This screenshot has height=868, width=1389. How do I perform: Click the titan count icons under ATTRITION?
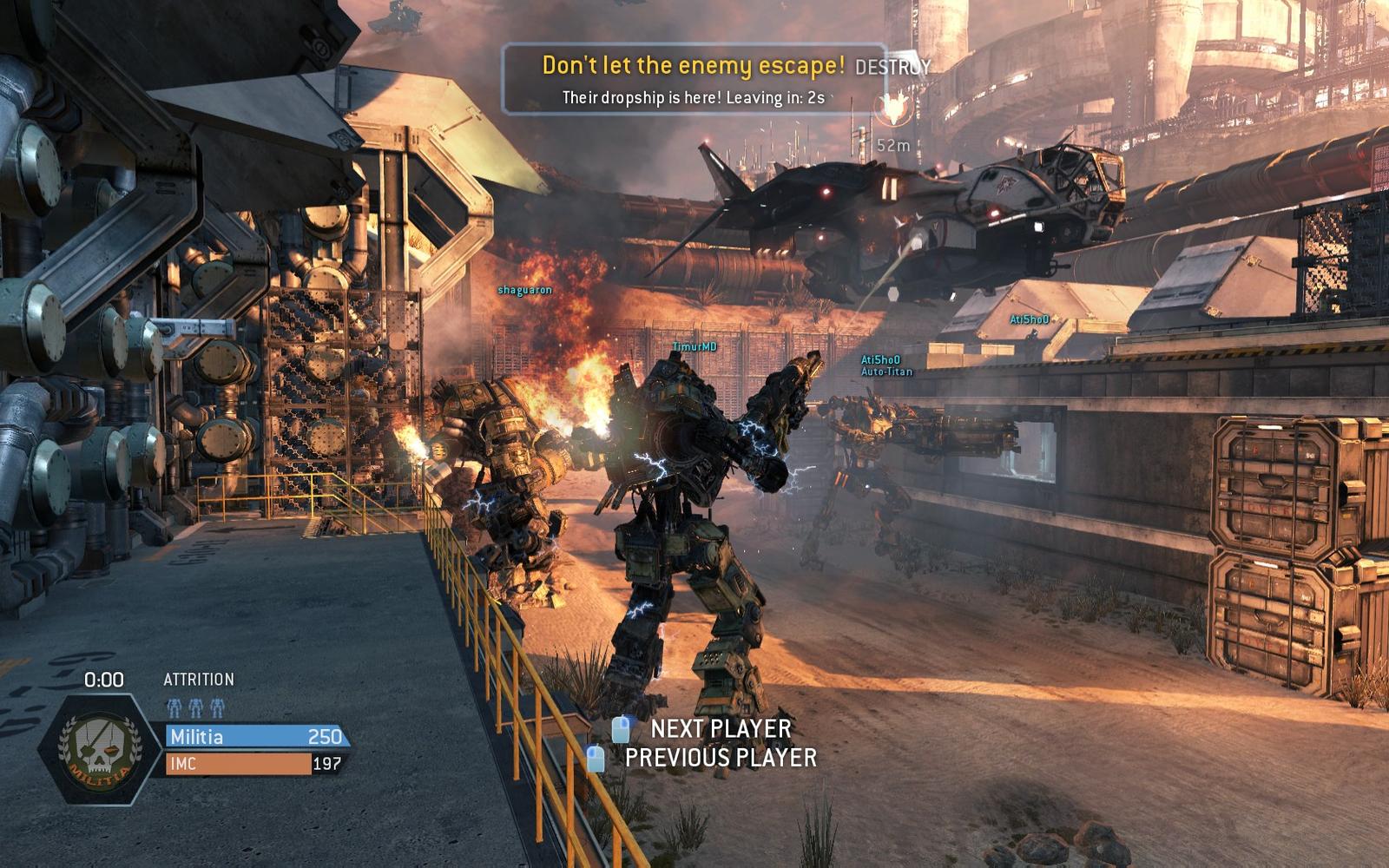[x=195, y=707]
